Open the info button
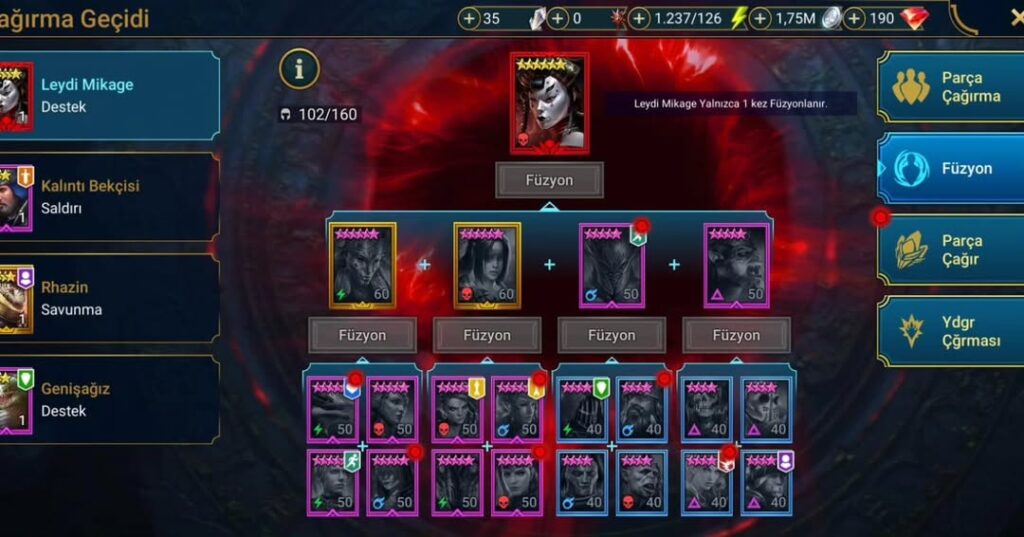 pos(299,69)
